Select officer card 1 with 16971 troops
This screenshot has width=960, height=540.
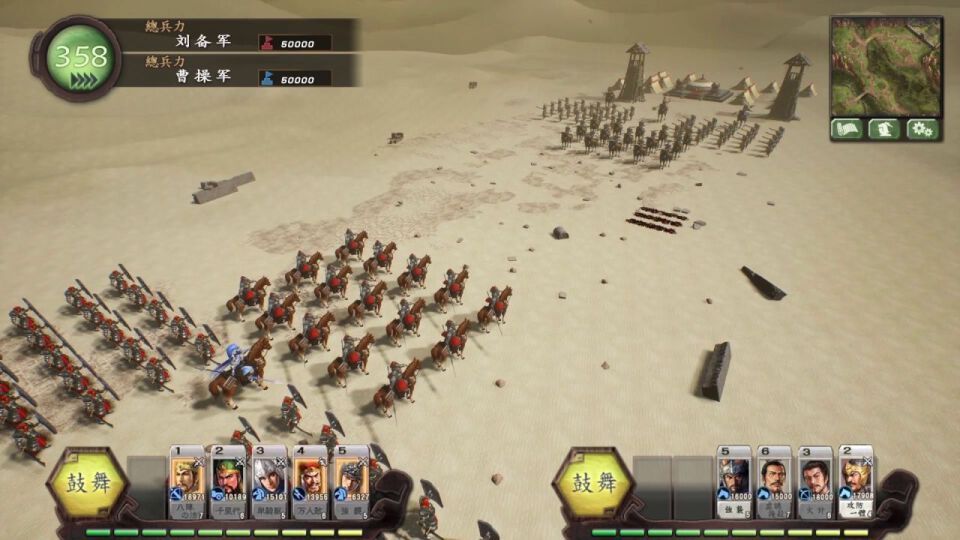(x=187, y=484)
